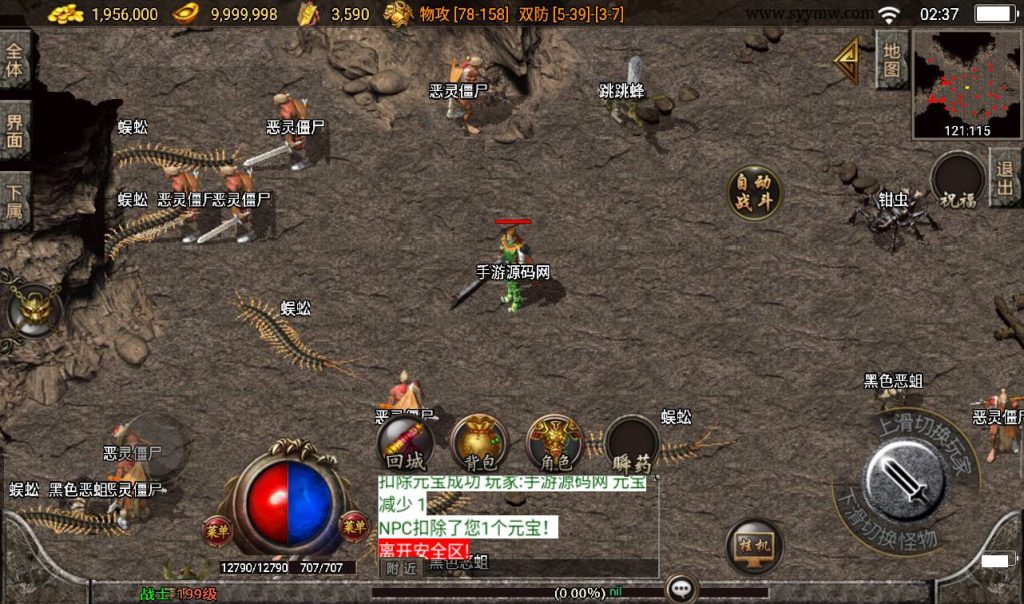Open the chat speech bubble icon
The height and width of the screenshot is (604, 1024).
(x=682, y=589)
